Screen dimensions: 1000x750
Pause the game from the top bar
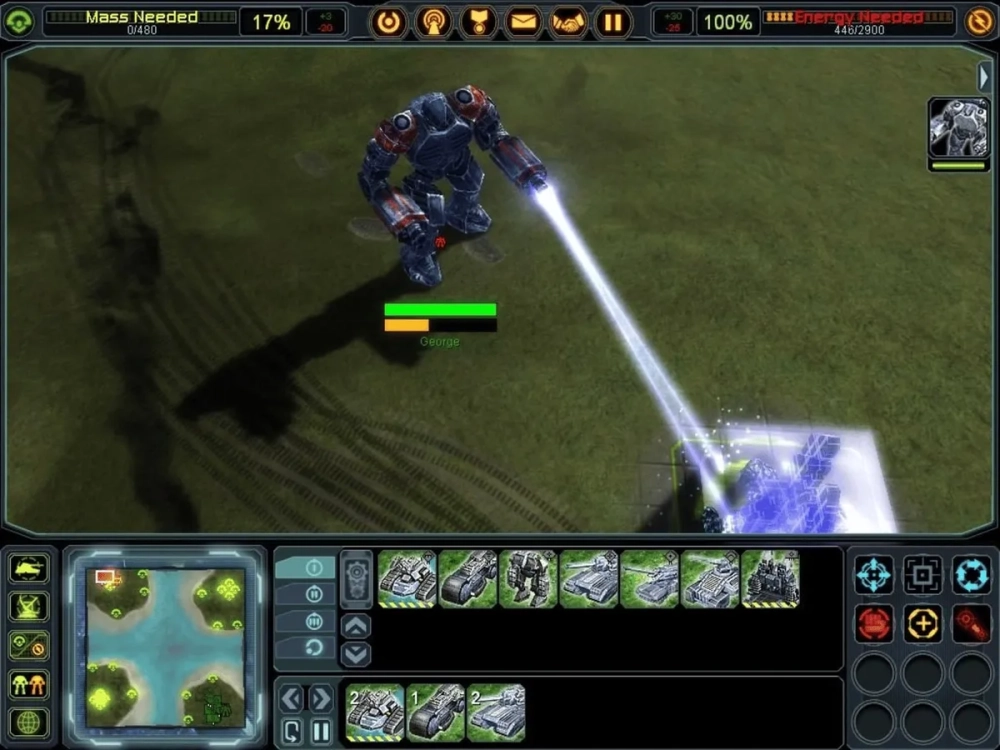tap(613, 21)
